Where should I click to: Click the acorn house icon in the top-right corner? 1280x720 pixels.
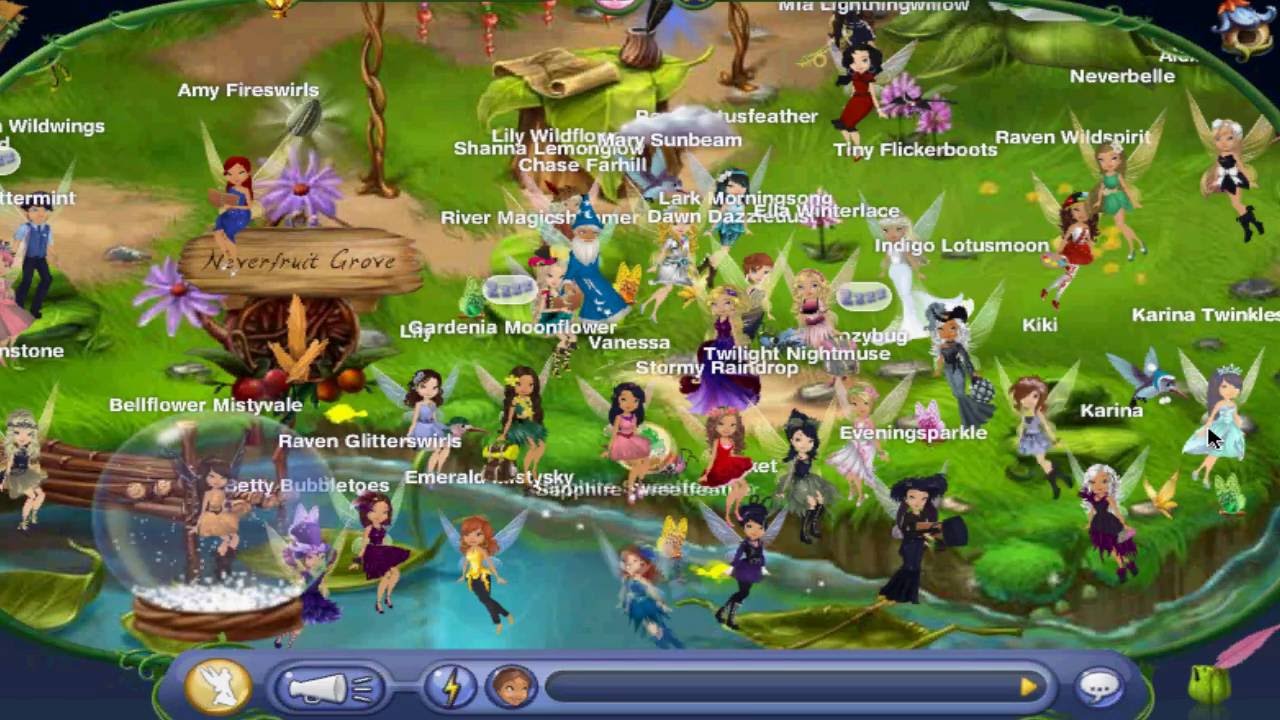(1245, 23)
